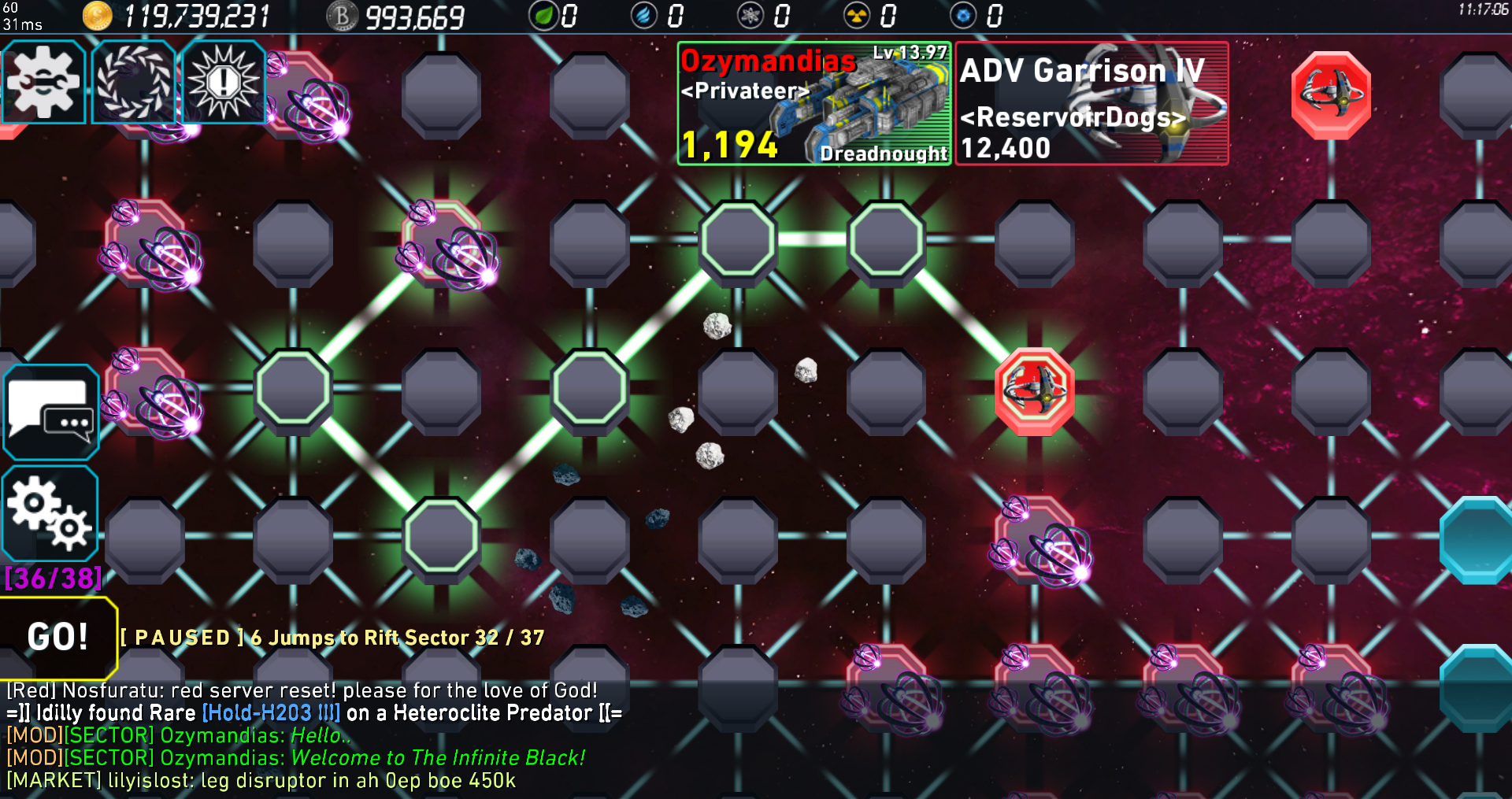Click the gold coin currency icon

pyautogui.click(x=96, y=13)
